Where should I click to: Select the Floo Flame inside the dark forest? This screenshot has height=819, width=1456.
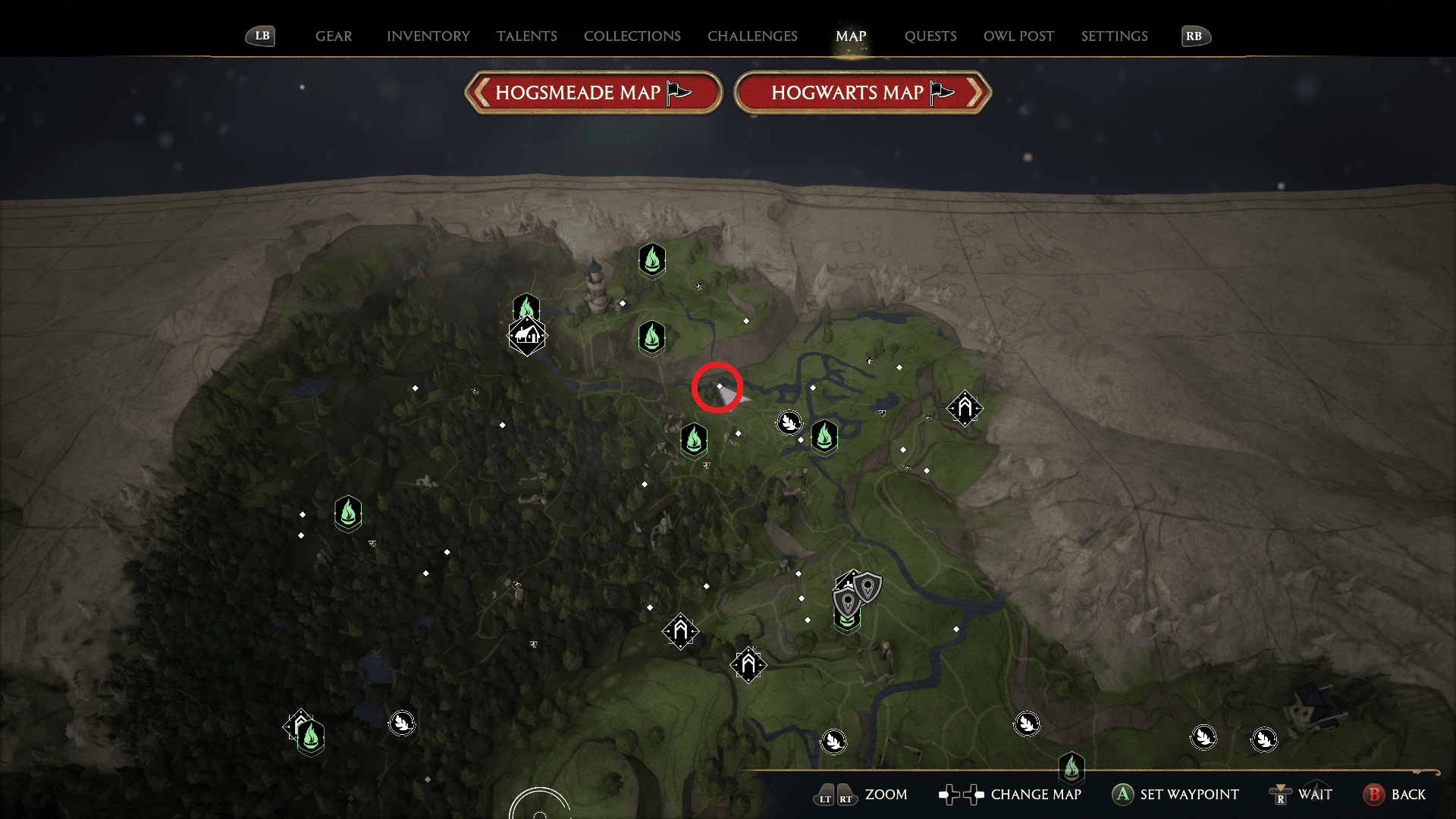(347, 513)
